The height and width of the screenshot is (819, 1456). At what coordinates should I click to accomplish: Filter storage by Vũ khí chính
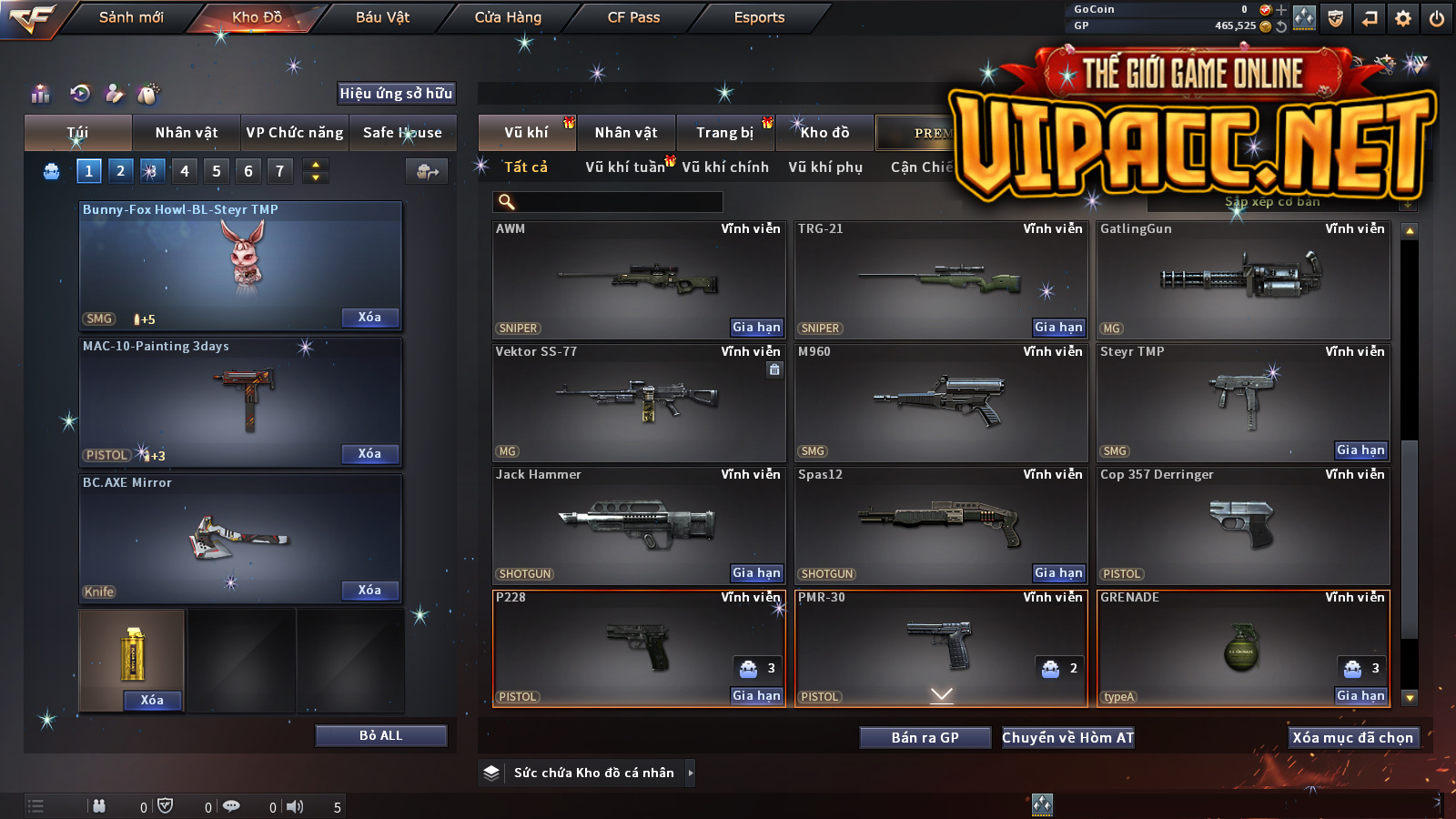point(725,167)
